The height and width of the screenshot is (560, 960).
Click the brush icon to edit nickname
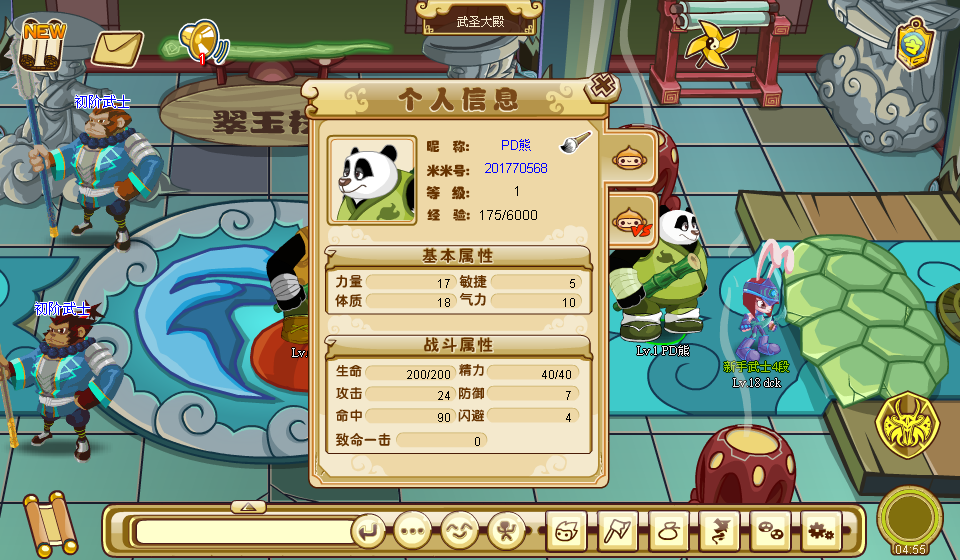tap(575, 143)
